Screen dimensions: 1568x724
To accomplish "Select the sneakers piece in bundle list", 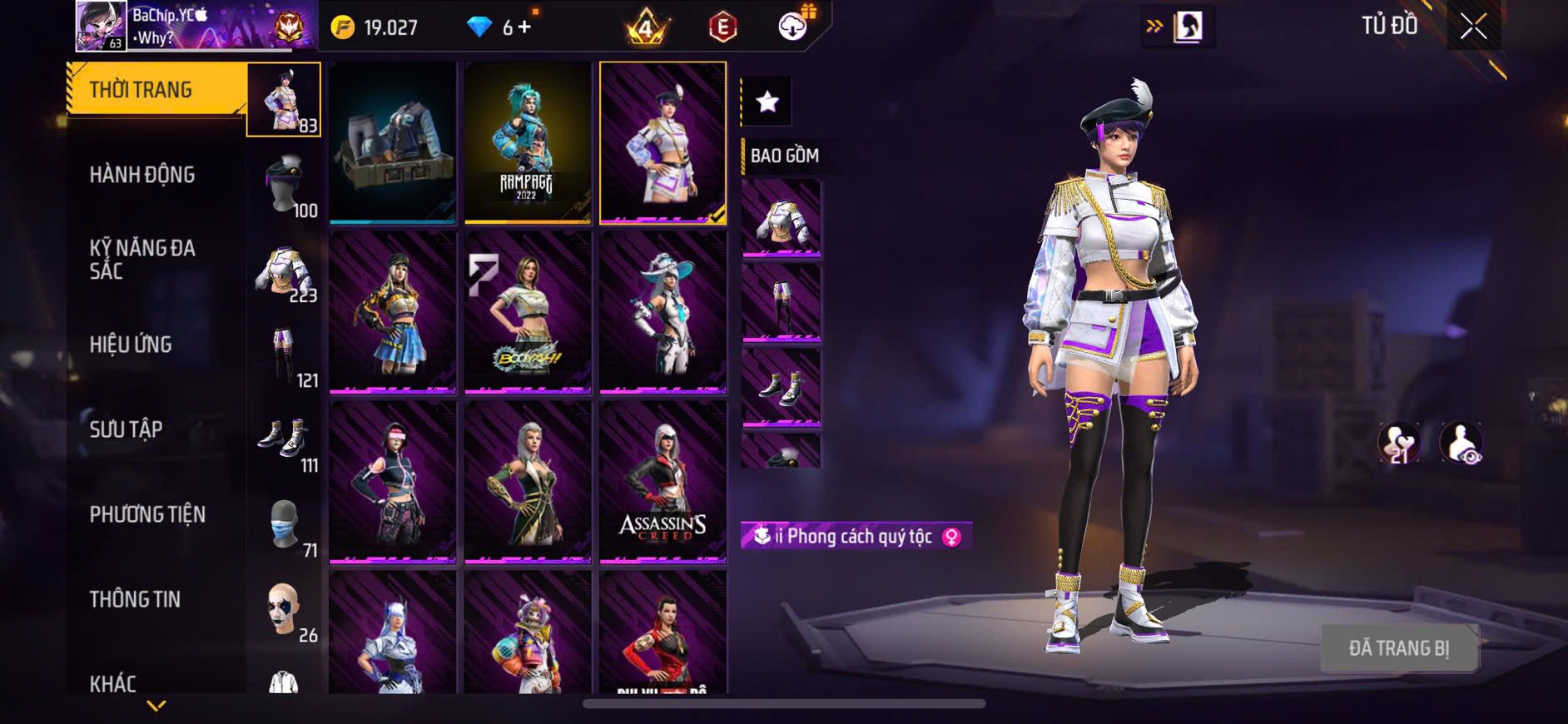I will tap(781, 388).
